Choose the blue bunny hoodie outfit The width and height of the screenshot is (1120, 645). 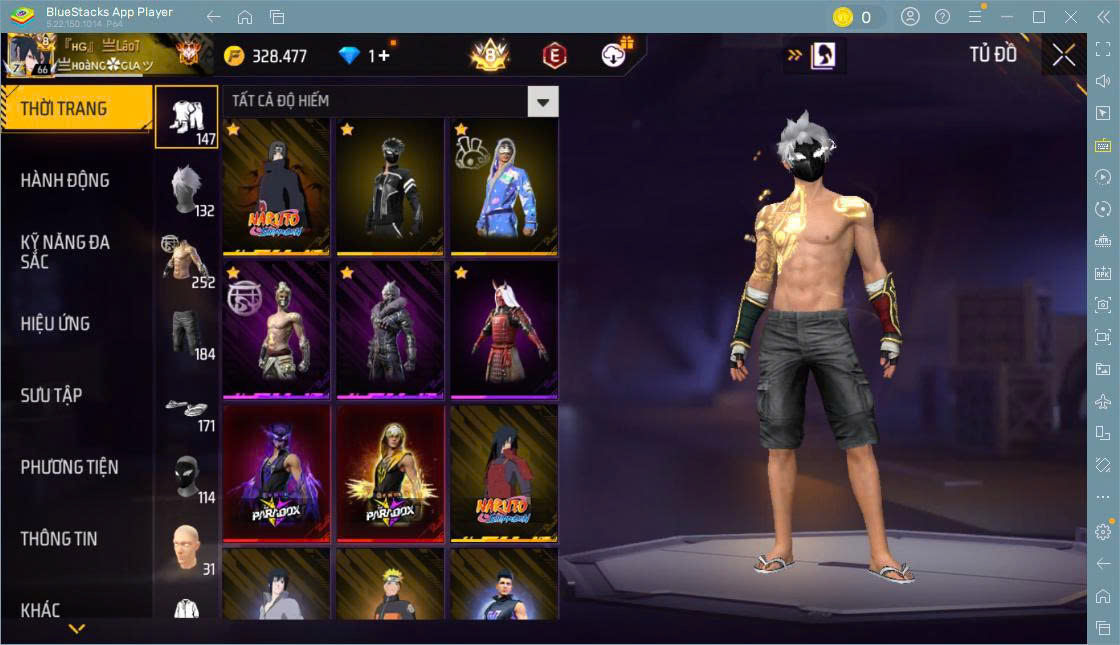click(x=504, y=186)
